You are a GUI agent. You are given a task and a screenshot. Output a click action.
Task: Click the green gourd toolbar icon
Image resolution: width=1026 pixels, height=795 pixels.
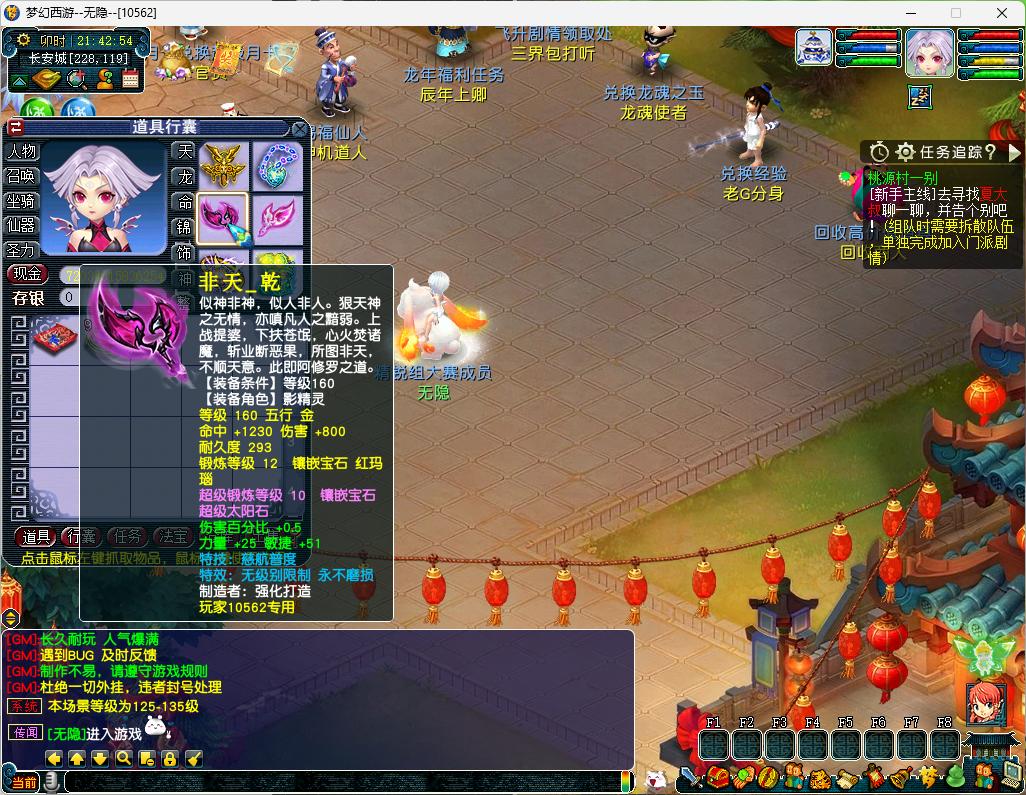955,777
